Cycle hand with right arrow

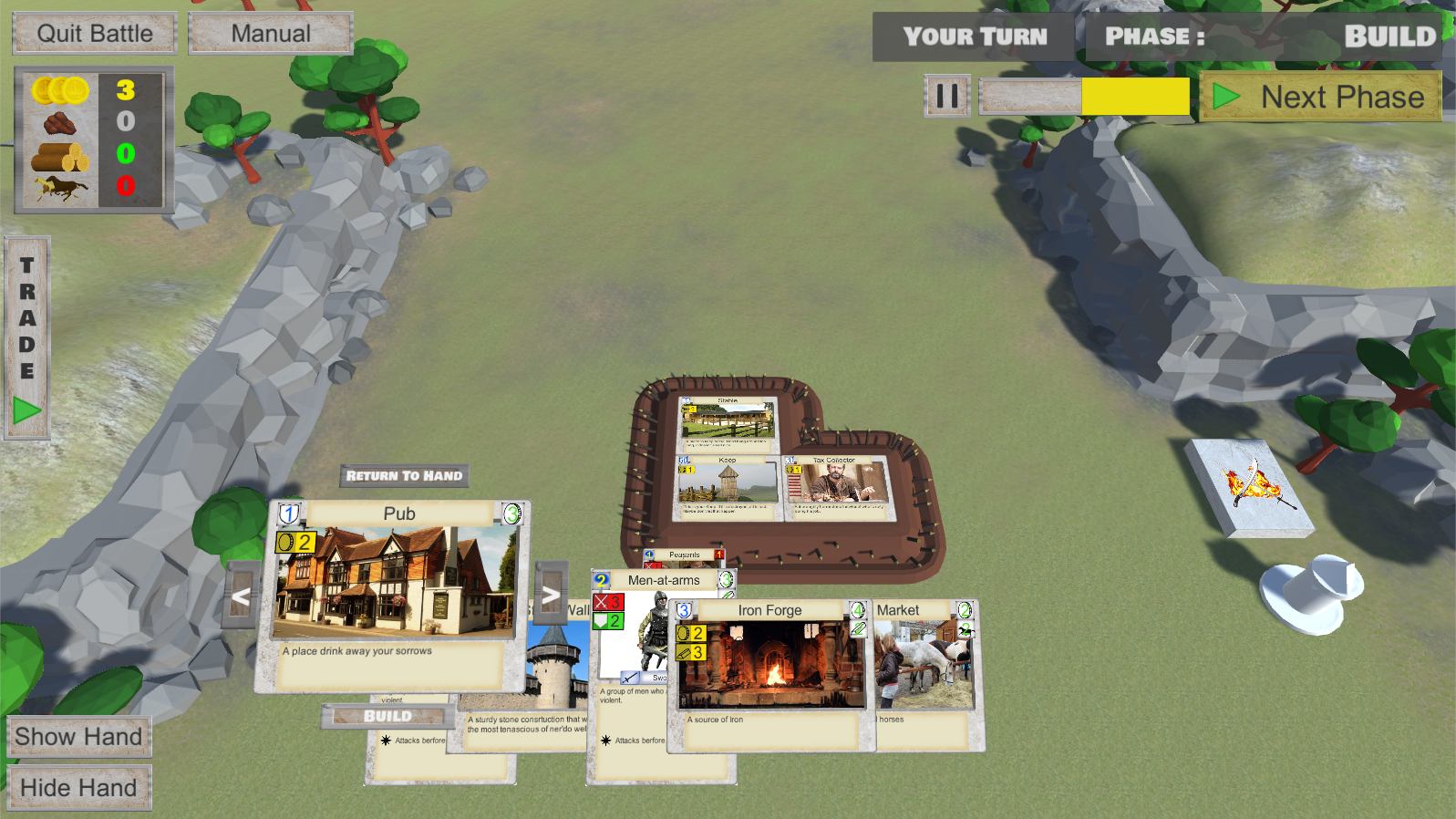pyautogui.click(x=551, y=596)
